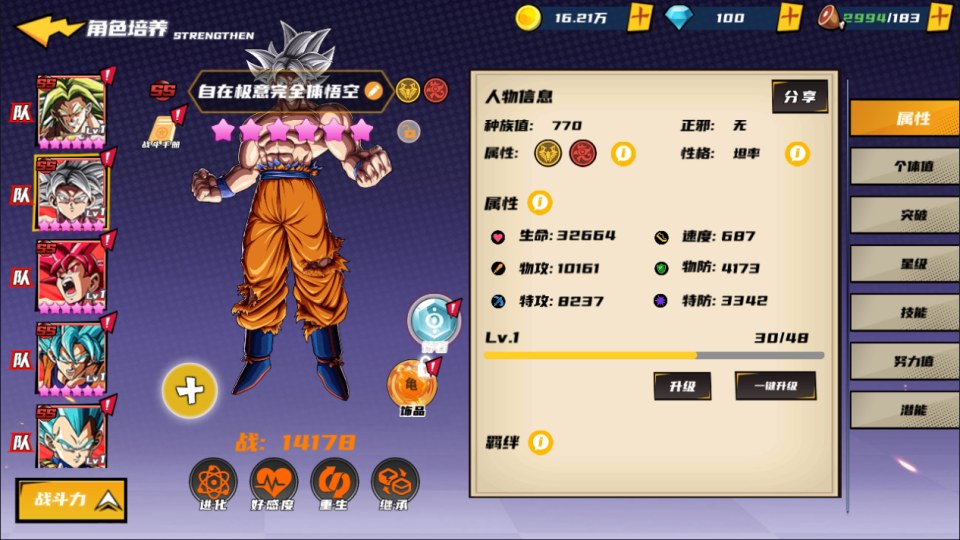Open the 继承 inheritance icon
This screenshot has width=960, height=540.
pyautogui.click(x=396, y=484)
